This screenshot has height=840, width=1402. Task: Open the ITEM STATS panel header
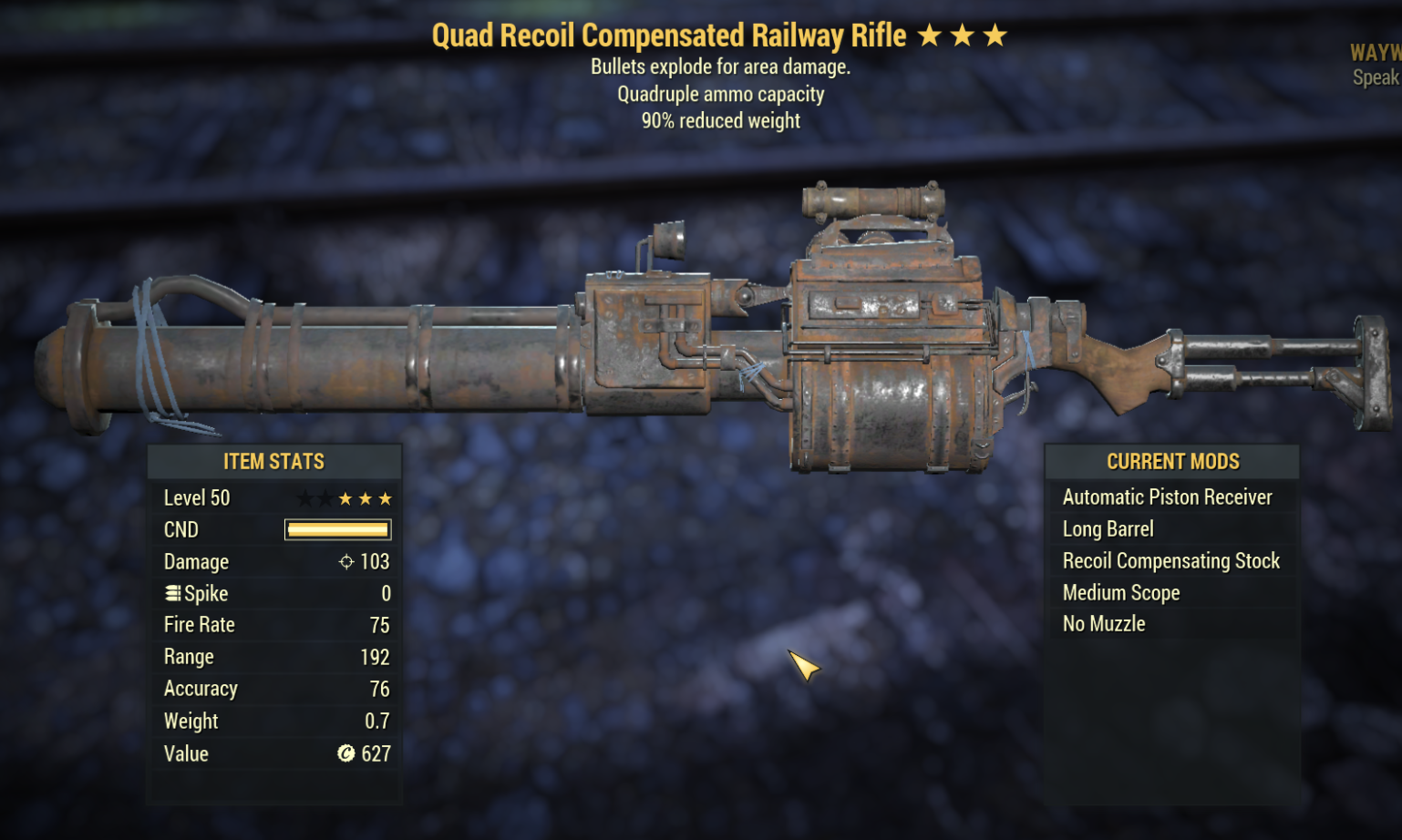point(274,462)
